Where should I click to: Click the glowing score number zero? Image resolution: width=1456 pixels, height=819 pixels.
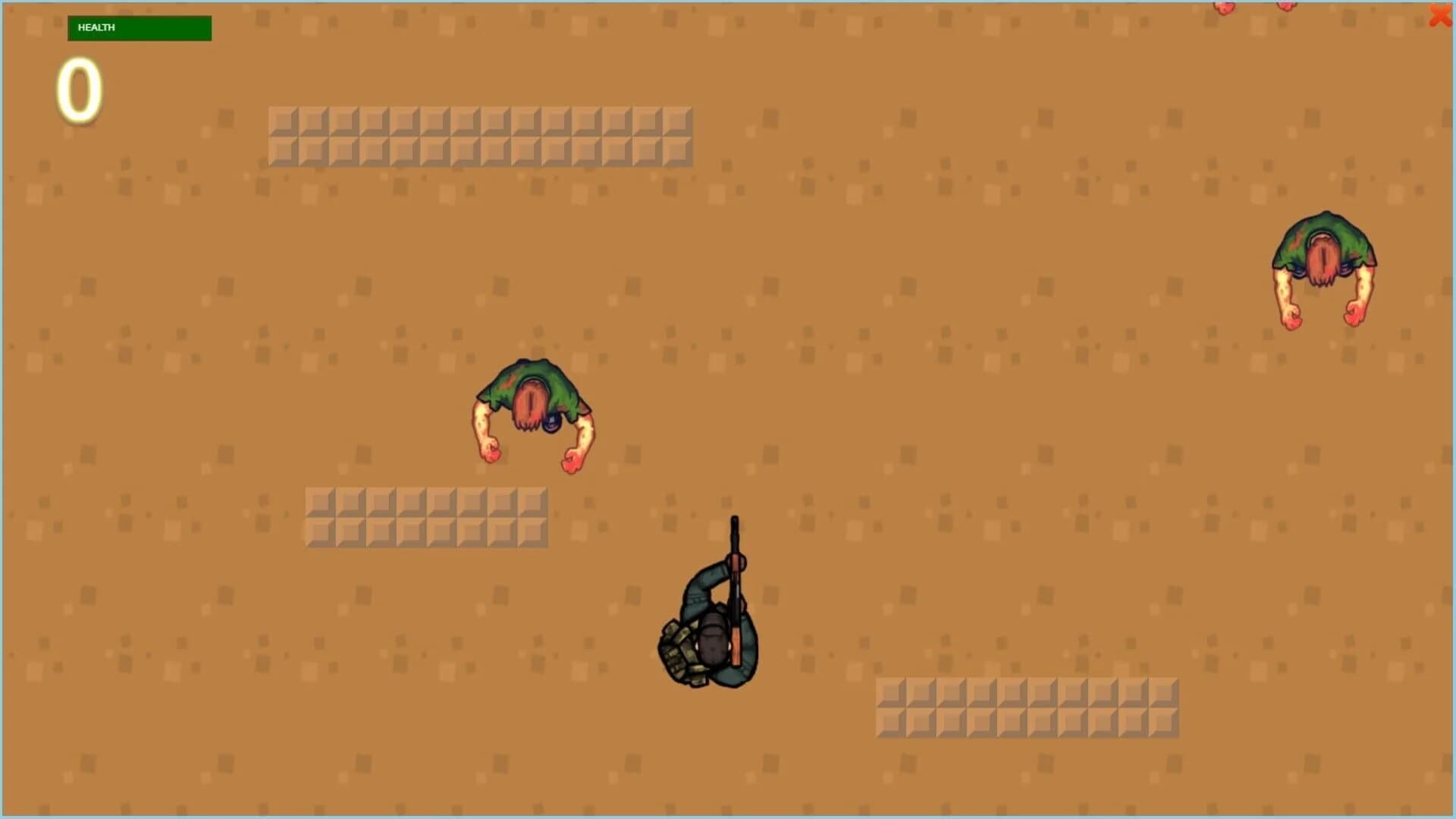[x=78, y=89]
